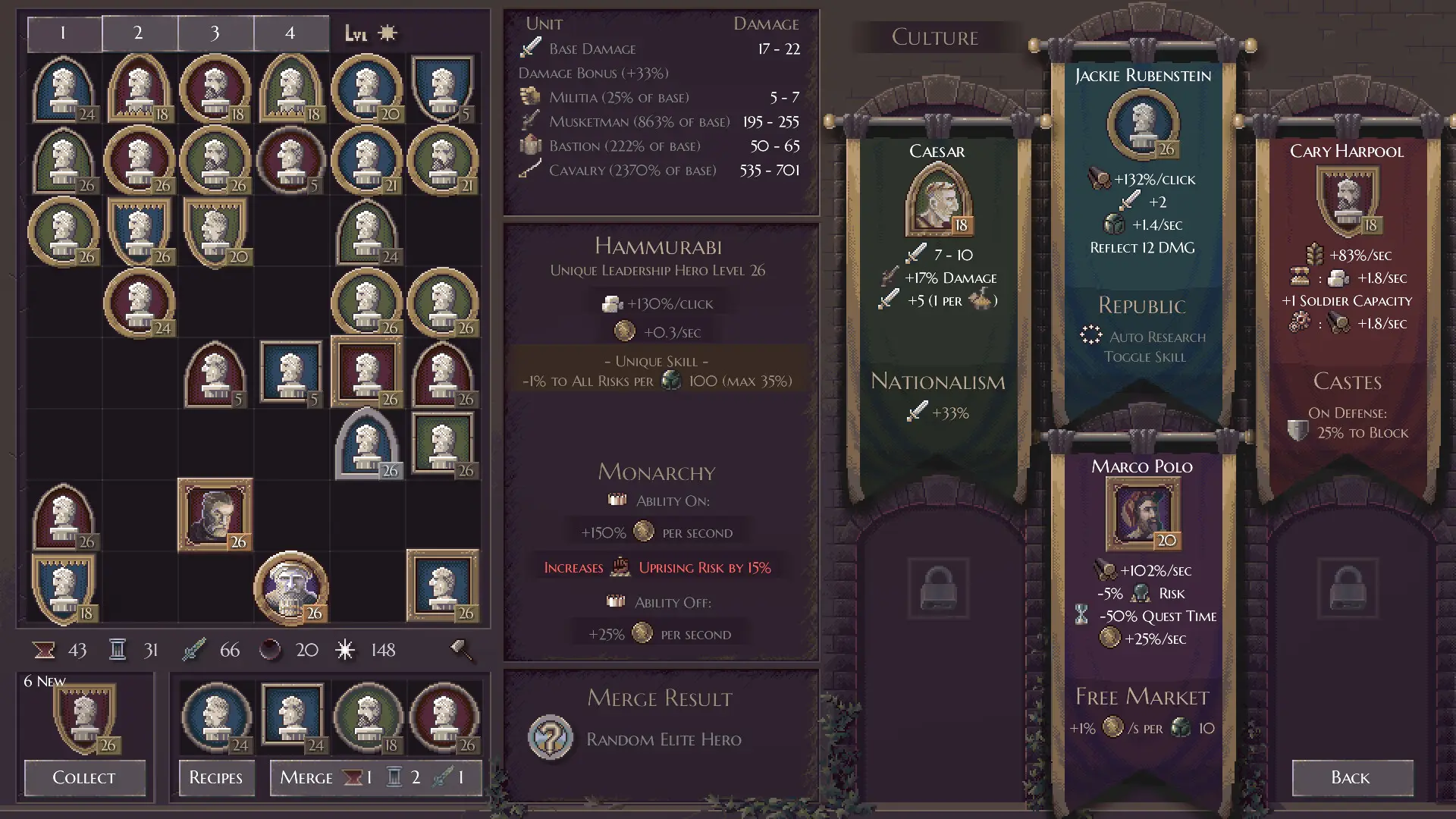
Task: Open hero tab 4
Action: 290,33
